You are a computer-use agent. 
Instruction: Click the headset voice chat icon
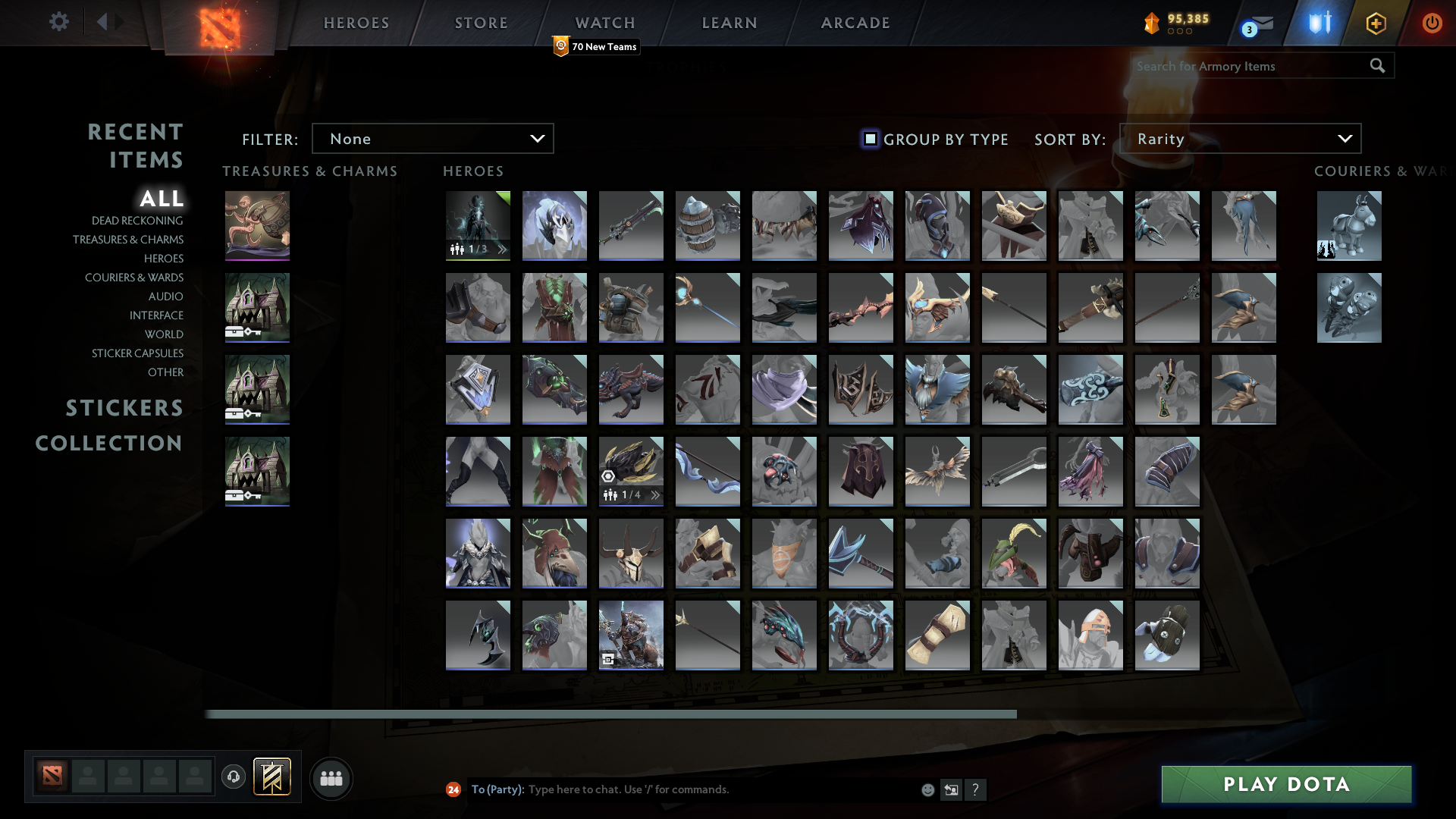pyautogui.click(x=233, y=777)
